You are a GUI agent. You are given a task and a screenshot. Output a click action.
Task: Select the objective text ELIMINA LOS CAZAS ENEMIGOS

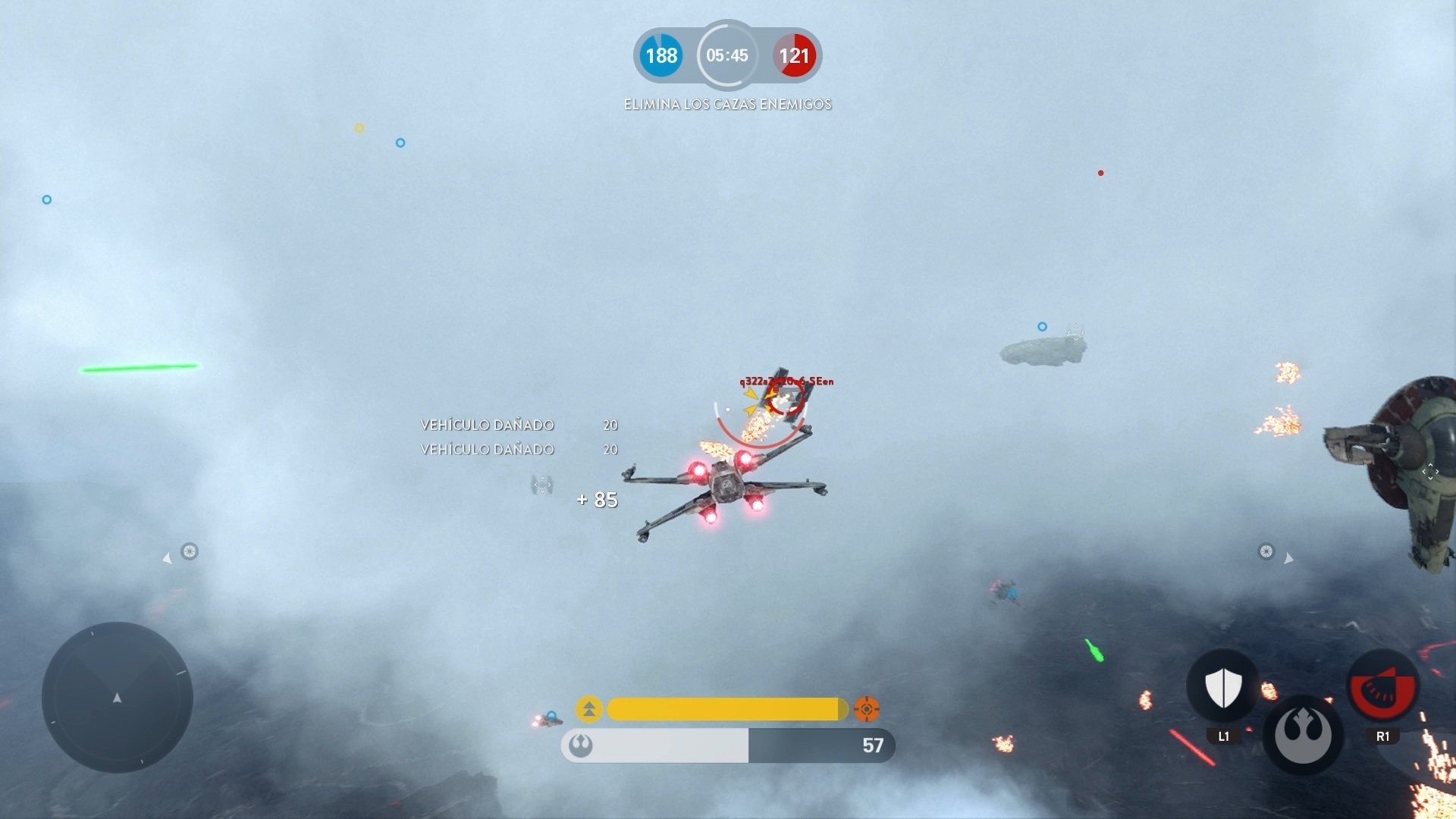727,104
